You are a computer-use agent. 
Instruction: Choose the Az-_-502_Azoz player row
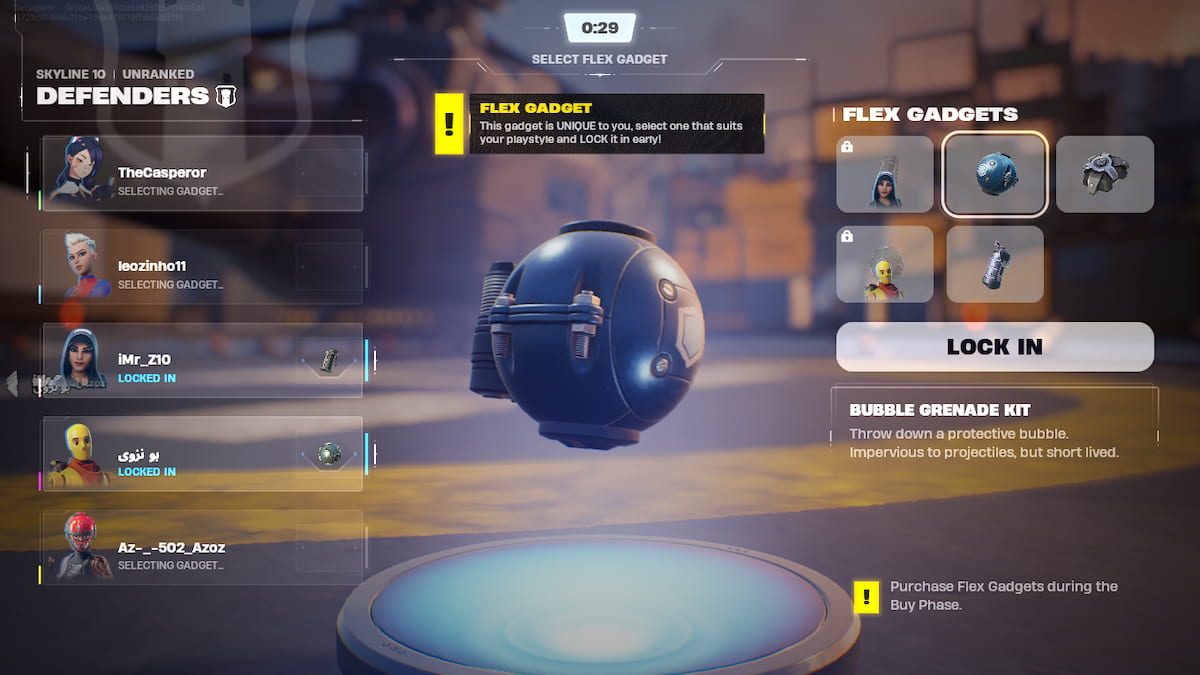tap(202, 547)
